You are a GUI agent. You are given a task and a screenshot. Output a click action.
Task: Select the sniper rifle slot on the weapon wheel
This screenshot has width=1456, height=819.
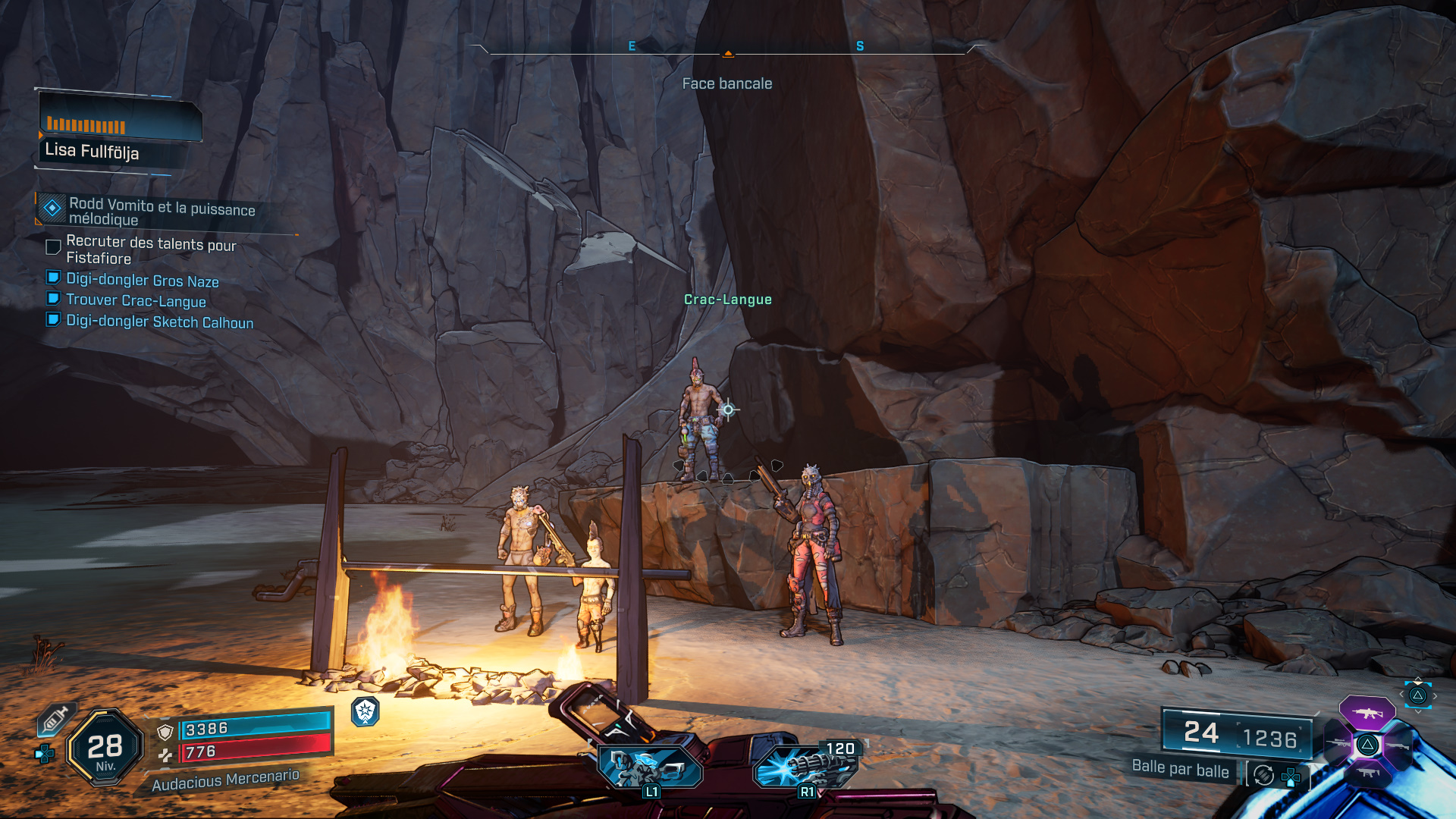point(1340,743)
